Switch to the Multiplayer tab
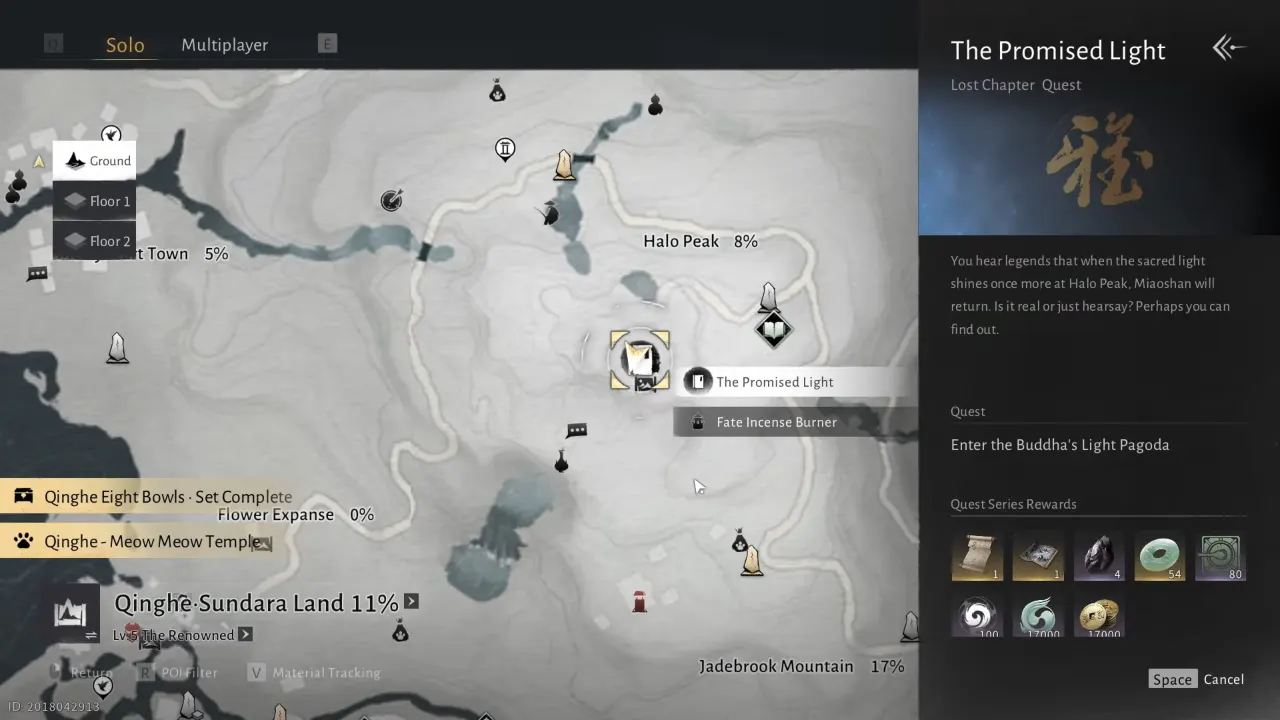 point(224,45)
